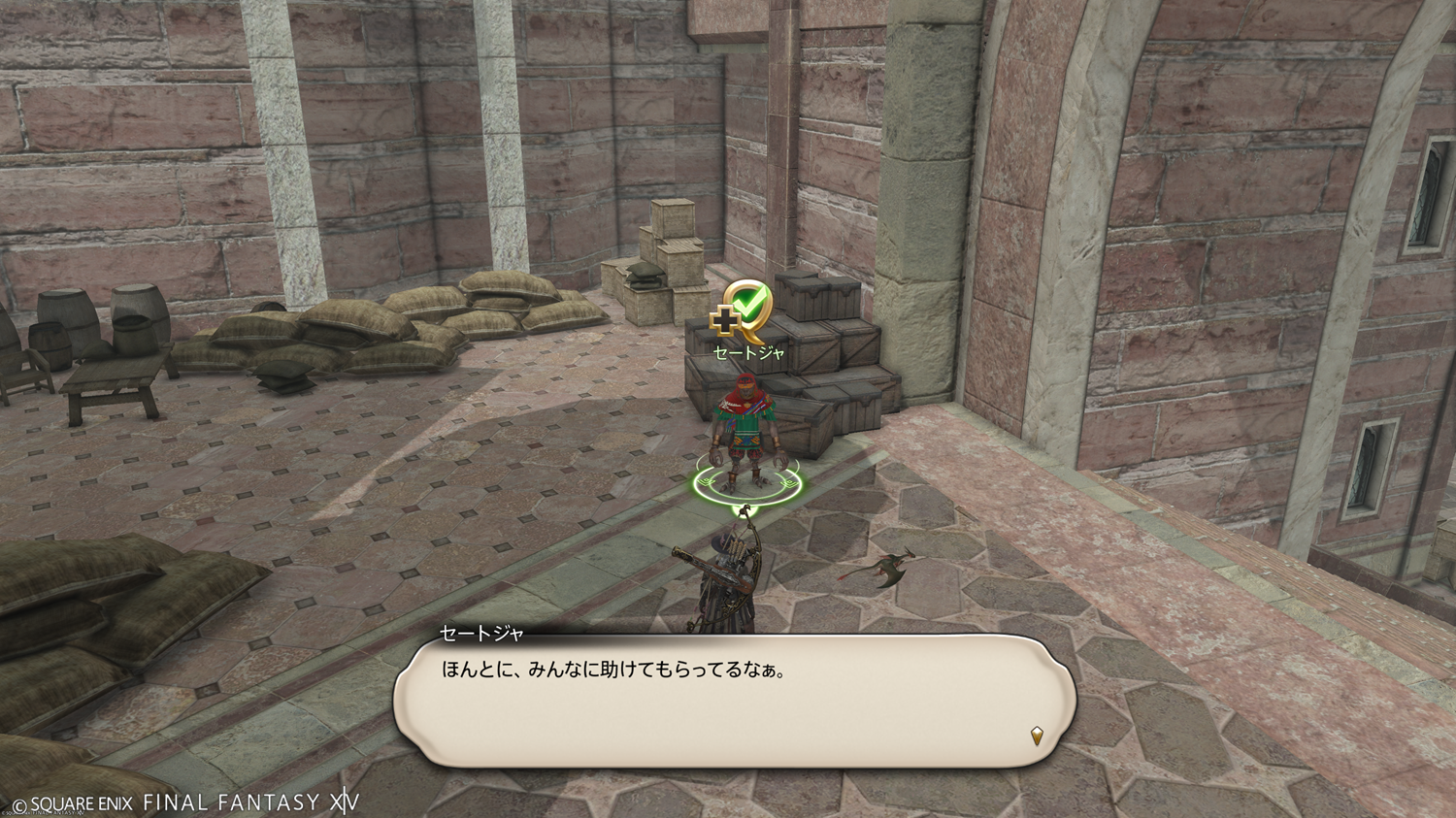Click the セートジャ dialogue text box
The height and width of the screenshot is (818, 1456).
point(734,701)
